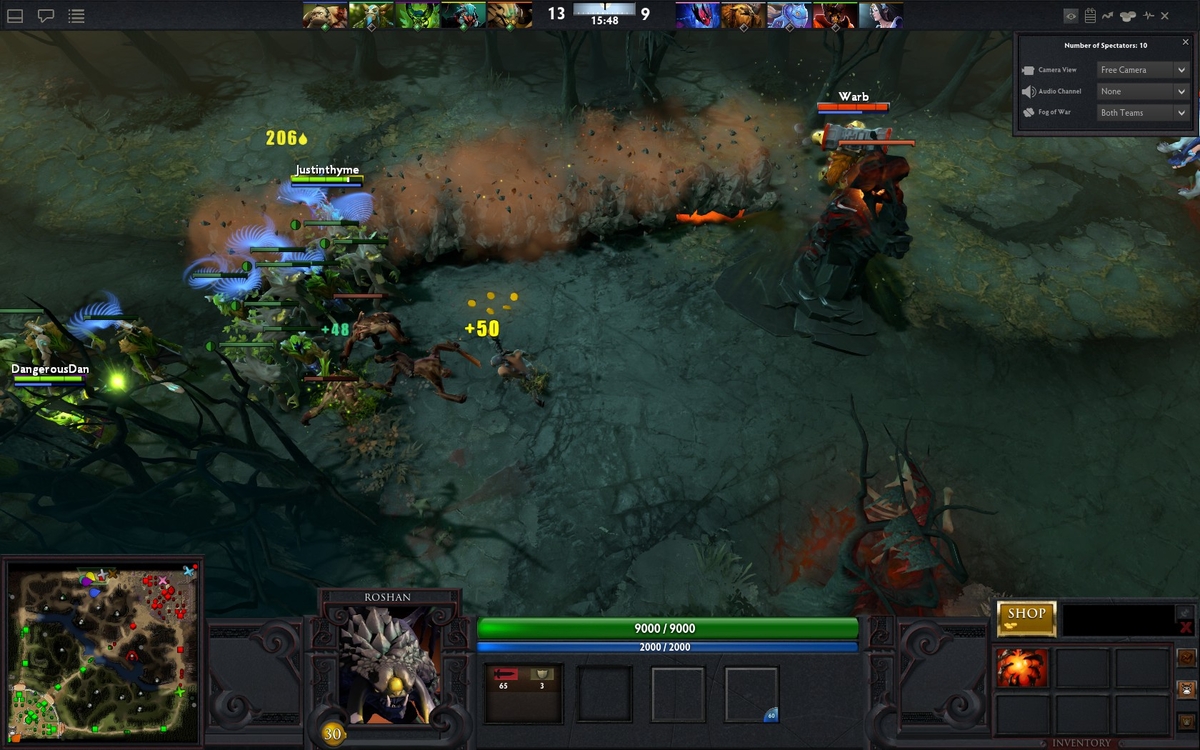Open the gold coins stack icon

[1128, 16]
